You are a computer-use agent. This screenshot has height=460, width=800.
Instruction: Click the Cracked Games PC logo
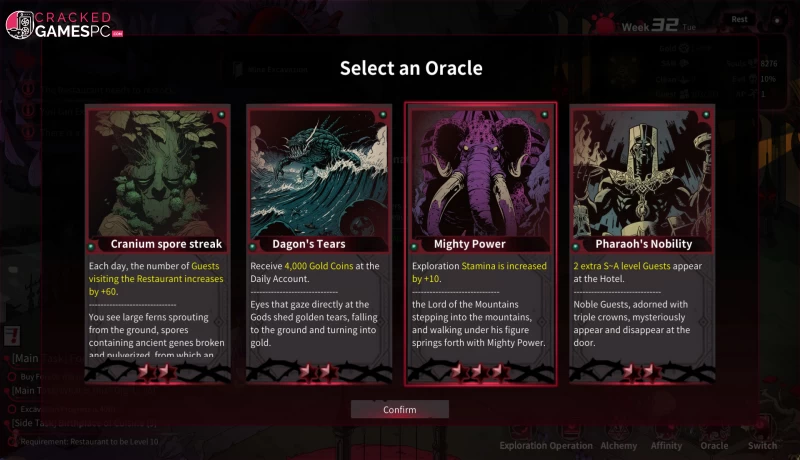[64, 25]
